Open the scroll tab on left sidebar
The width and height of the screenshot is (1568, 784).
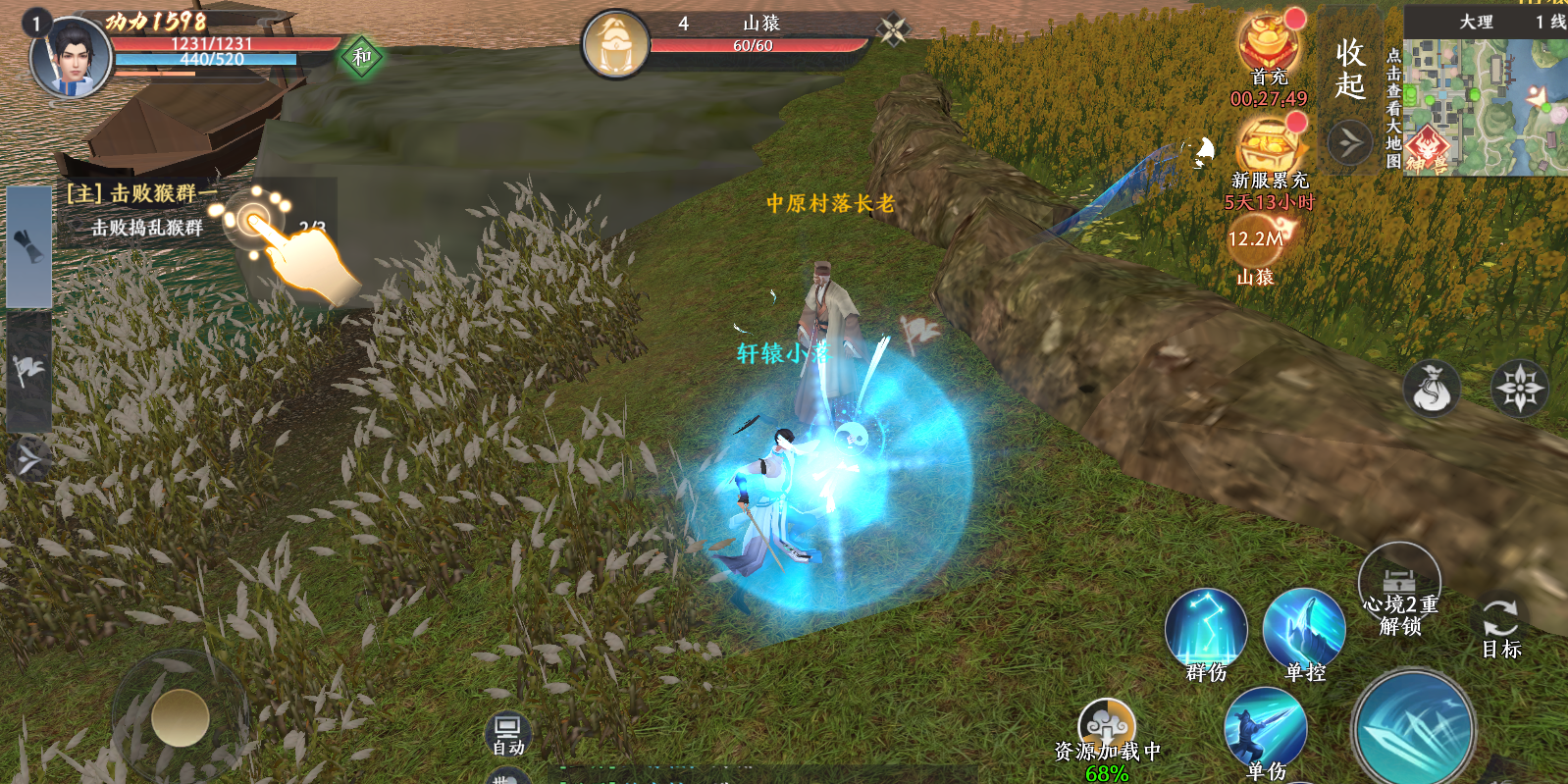[28, 246]
